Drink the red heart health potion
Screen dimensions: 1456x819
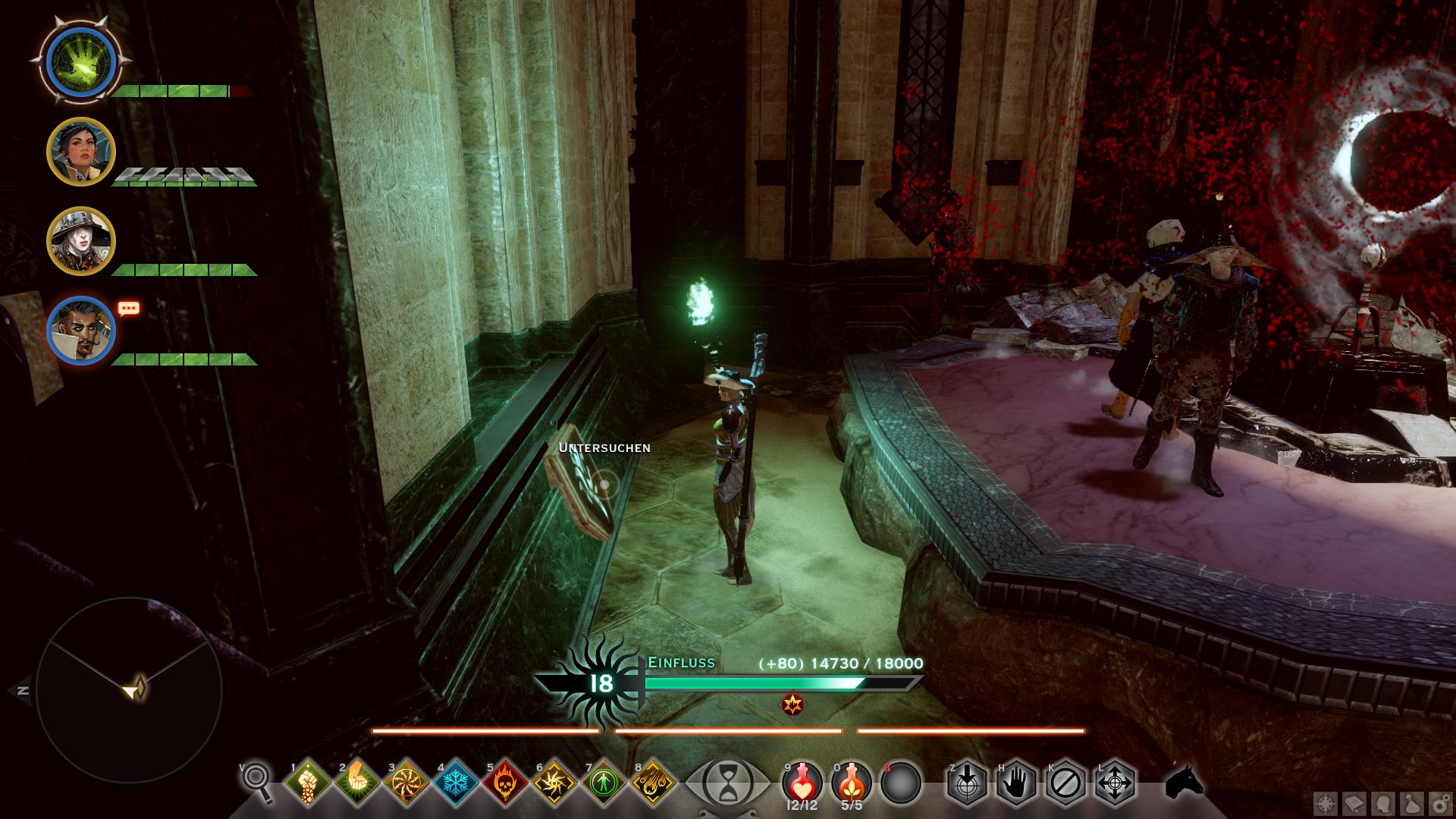(803, 782)
